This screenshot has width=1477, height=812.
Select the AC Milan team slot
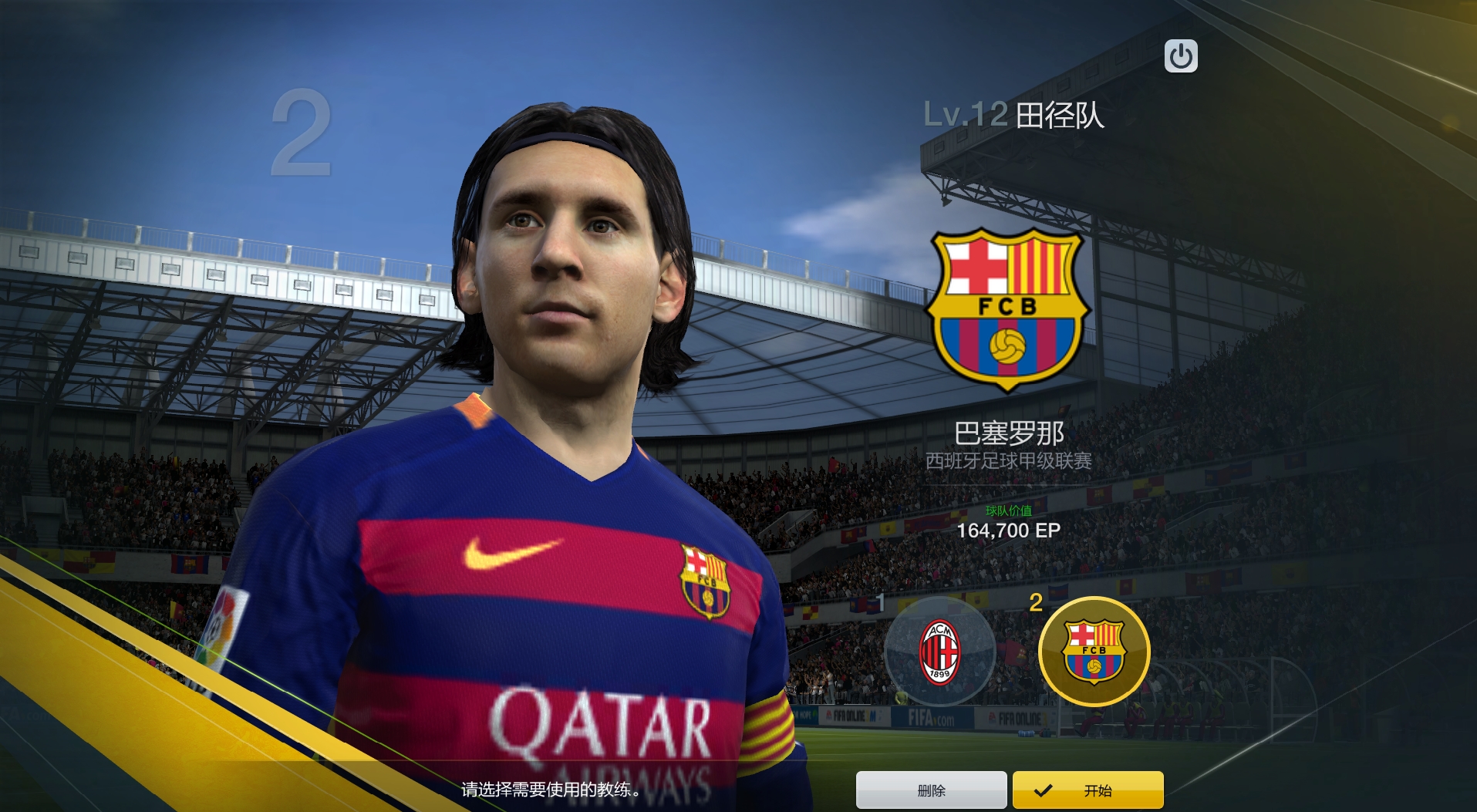tap(939, 652)
